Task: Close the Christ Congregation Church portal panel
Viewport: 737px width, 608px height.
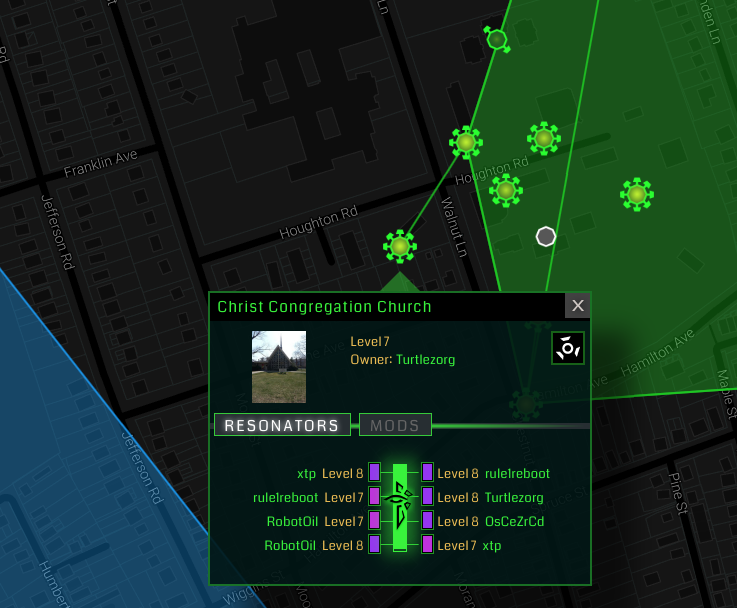Action: [577, 306]
